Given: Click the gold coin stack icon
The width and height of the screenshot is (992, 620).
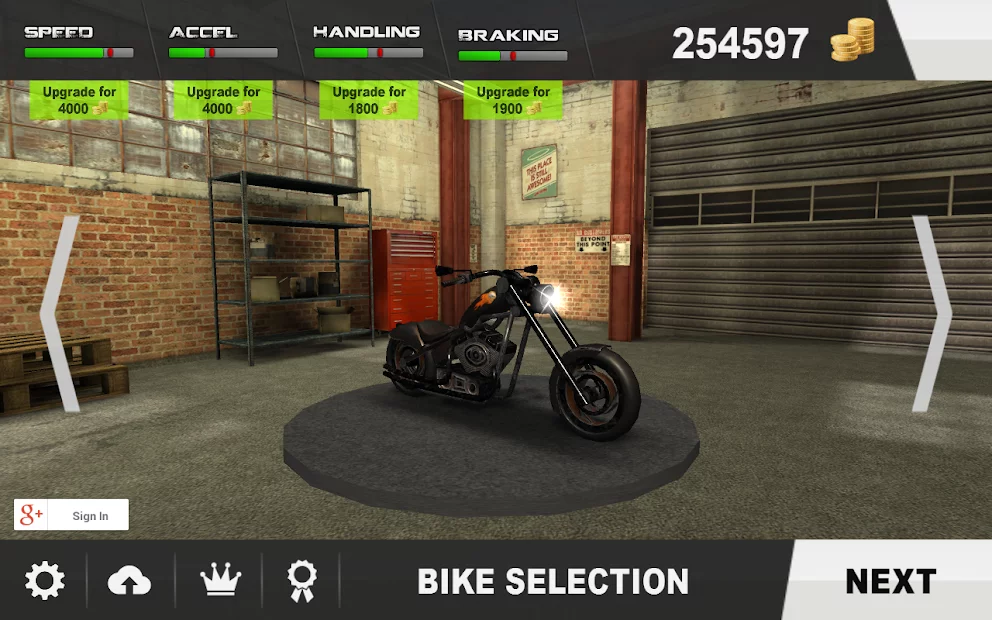Looking at the screenshot, I should (x=852, y=41).
